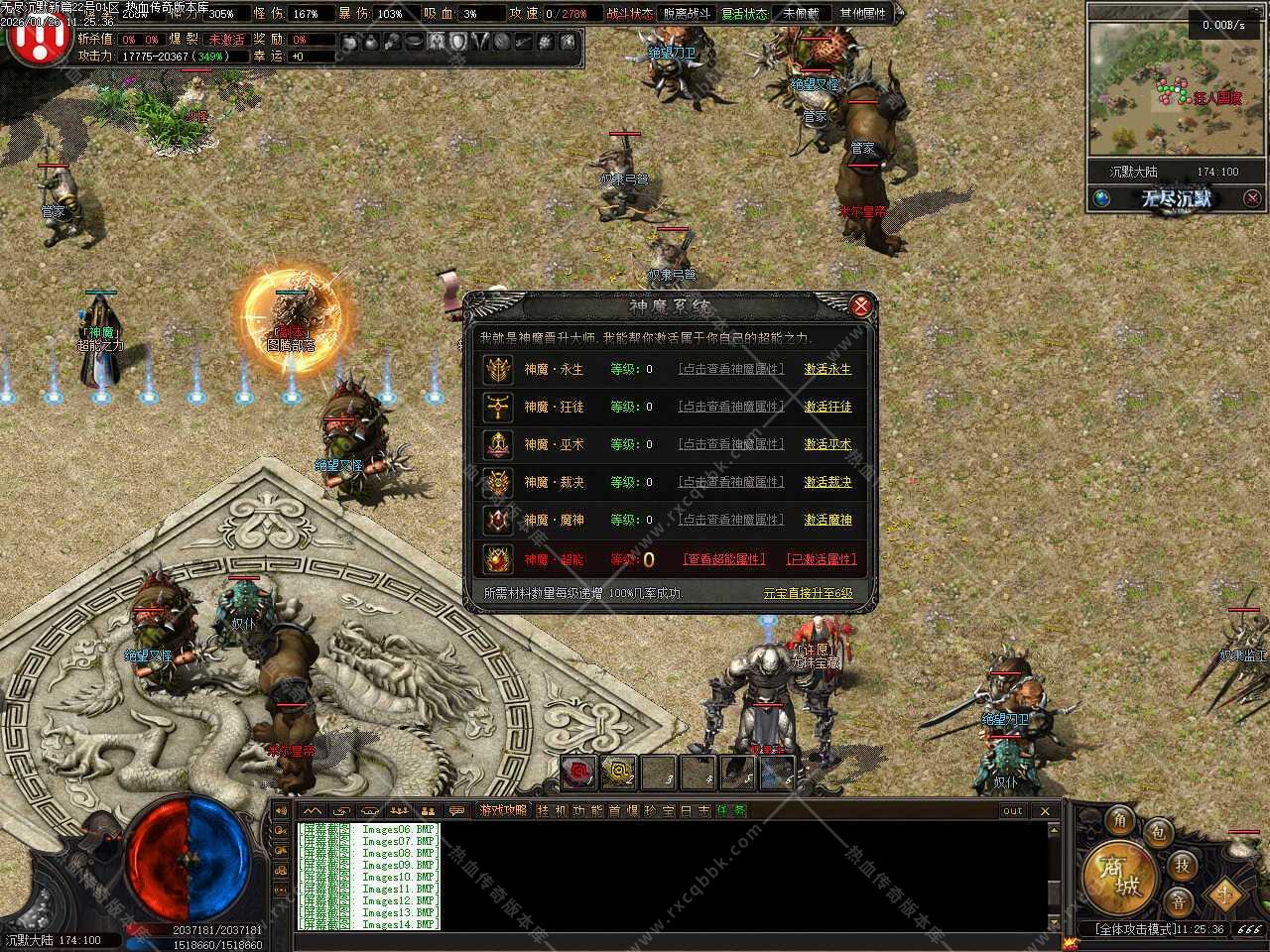This screenshot has width=1270, height=952.
Task: Close the 神魔系统 dialog window
Action: tap(860, 305)
